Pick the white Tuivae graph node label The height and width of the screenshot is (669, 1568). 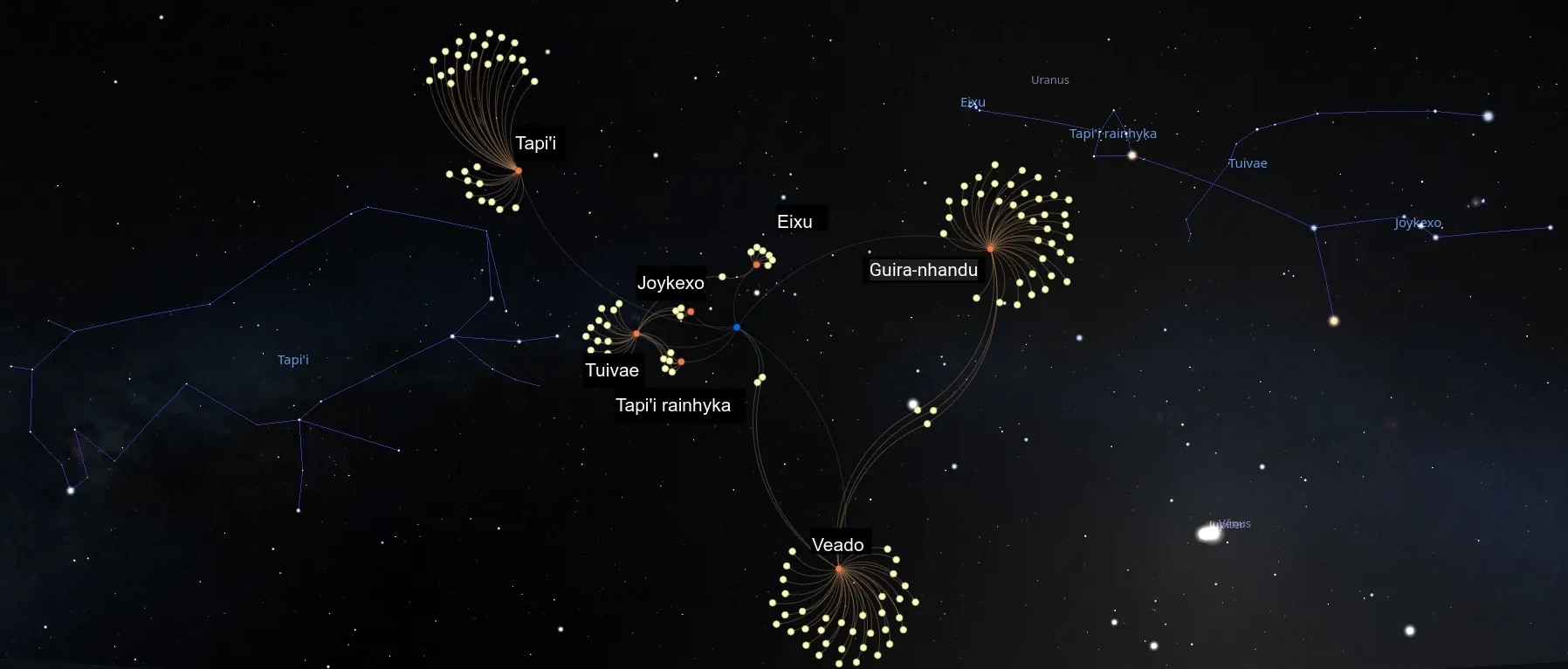tap(612, 370)
